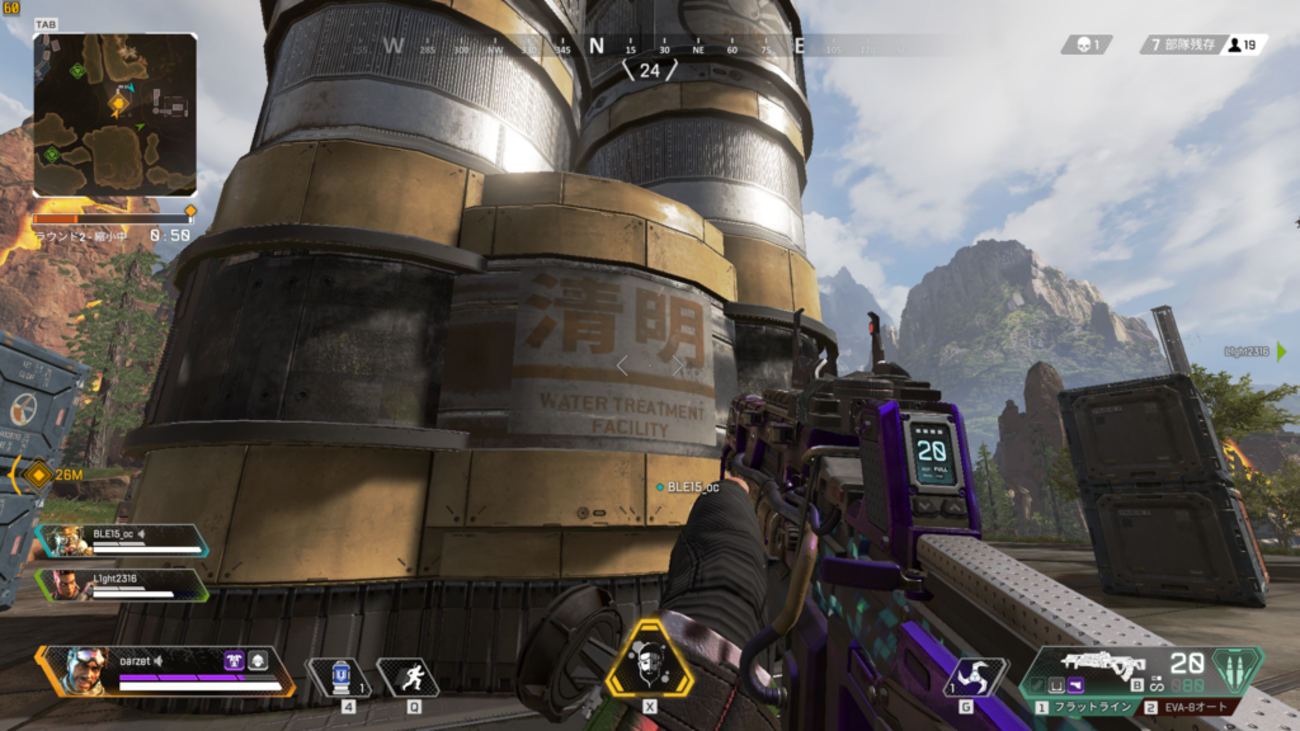Viewport: 1300px width, 731px height.
Task: Select teammate BLE15_oc's squad card
Action: (x=122, y=540)
